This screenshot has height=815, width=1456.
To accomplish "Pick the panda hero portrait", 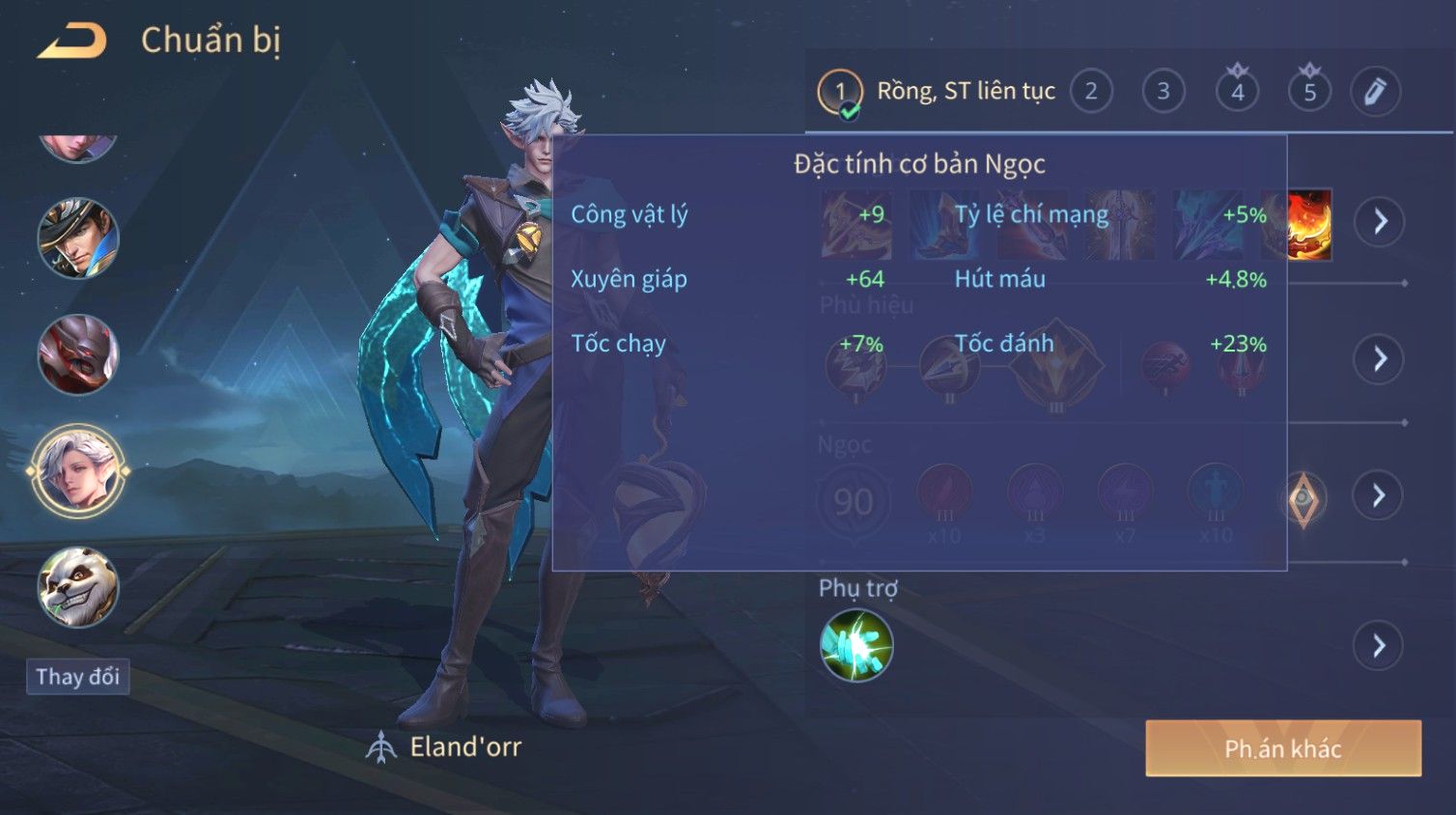I will pyautogui.click(x=78, y=586).
